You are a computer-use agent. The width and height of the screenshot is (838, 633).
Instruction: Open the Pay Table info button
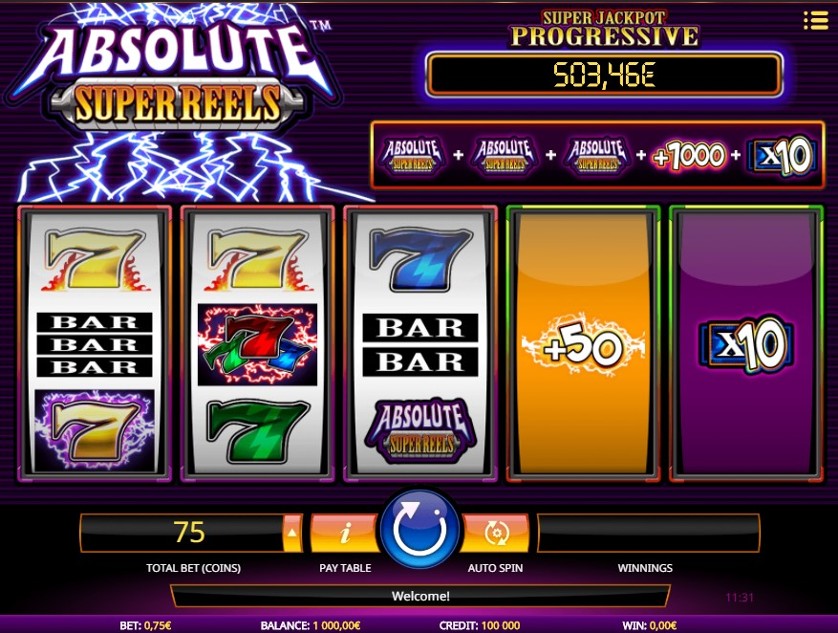[345, 533]
